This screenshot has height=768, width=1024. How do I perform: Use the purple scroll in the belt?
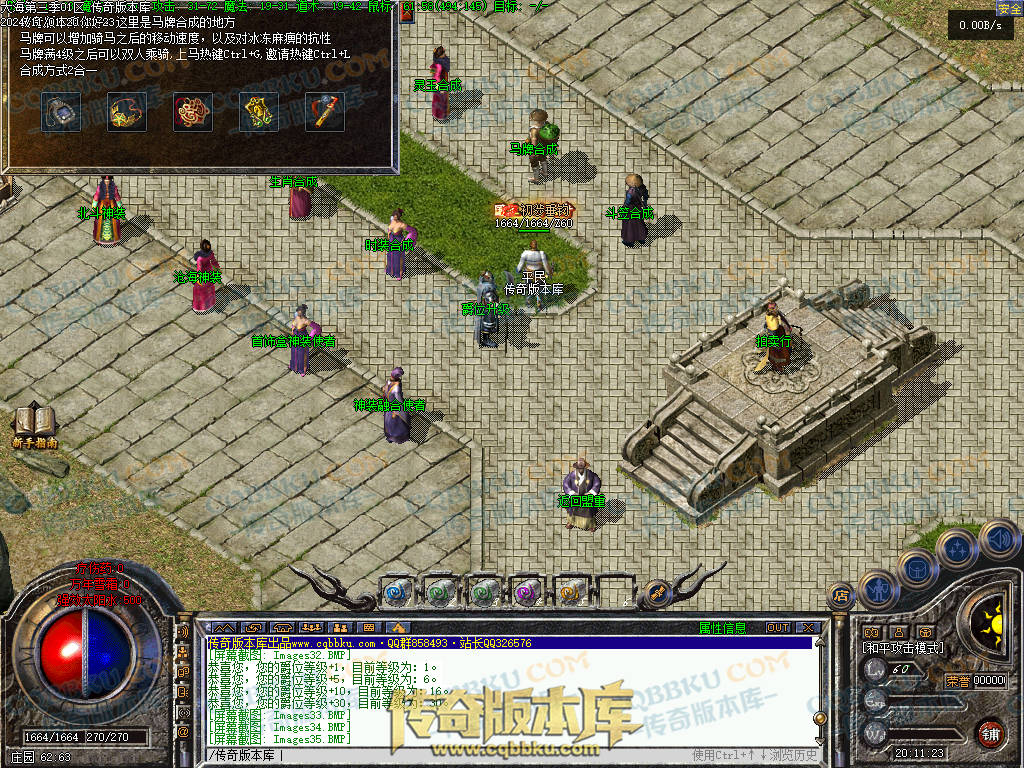(x=527, y=592)
